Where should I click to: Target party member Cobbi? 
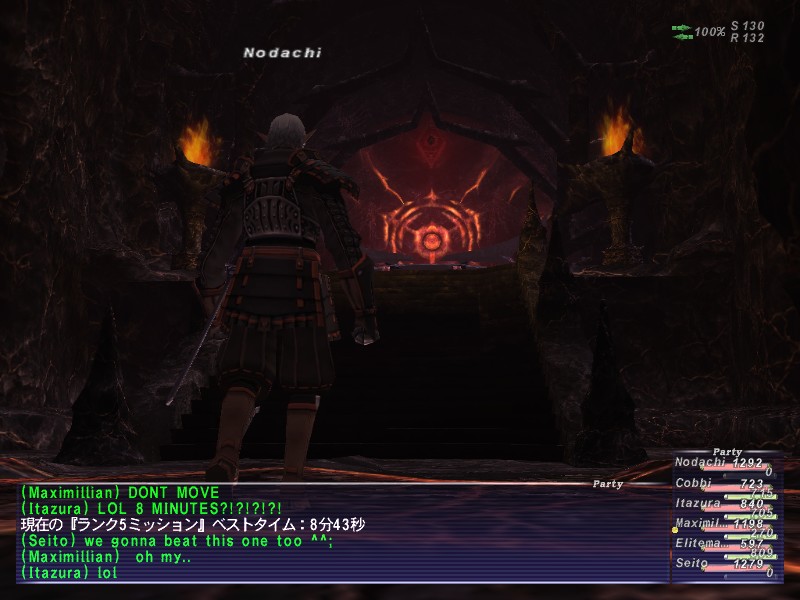(x=694, y=483)
